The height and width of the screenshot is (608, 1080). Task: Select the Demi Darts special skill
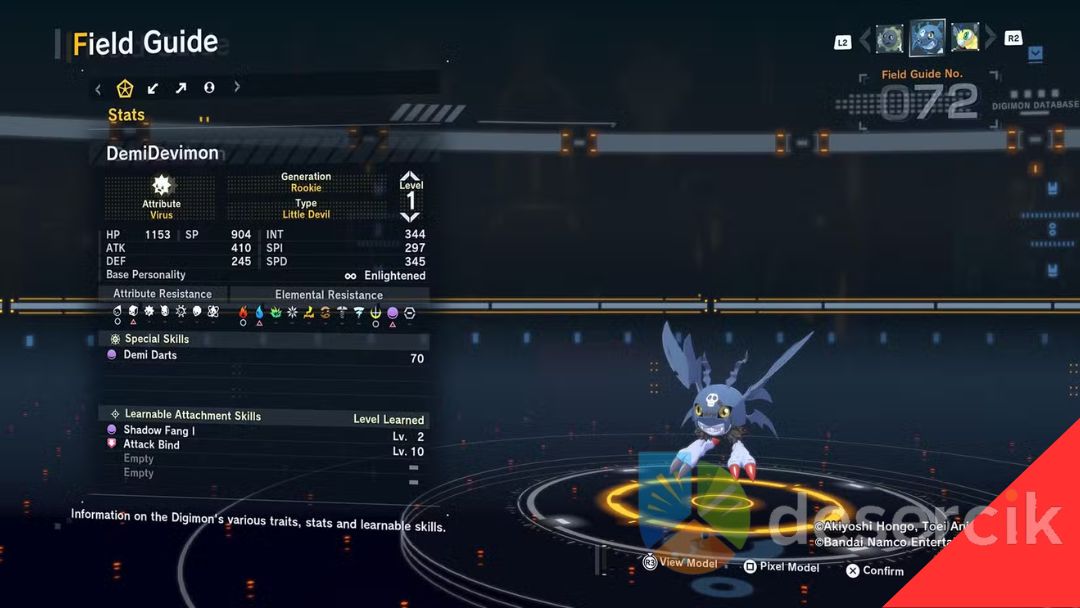pyautogui.click(x=150, y=355)
